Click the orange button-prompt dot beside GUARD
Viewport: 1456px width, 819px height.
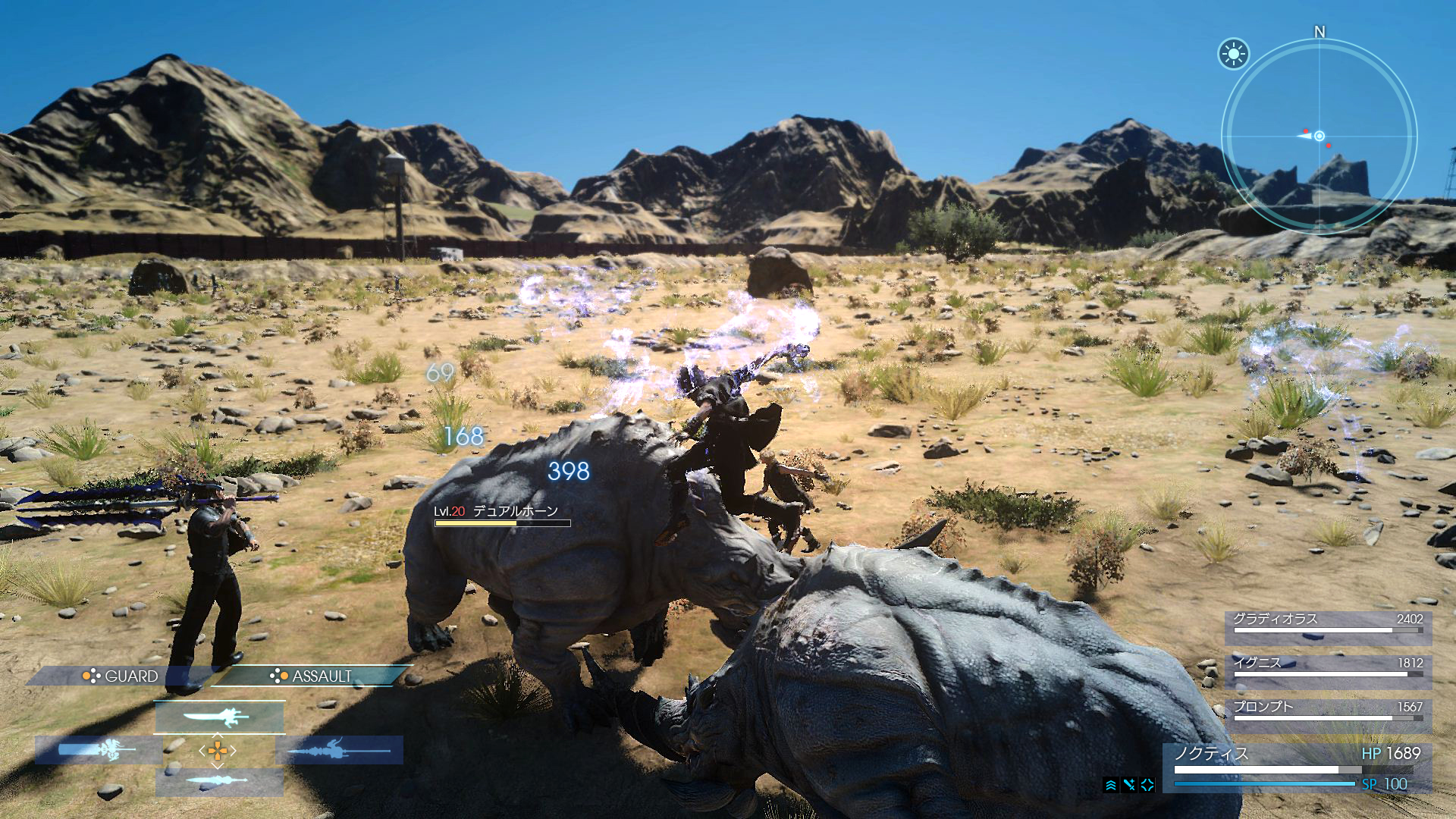point(86,674)
